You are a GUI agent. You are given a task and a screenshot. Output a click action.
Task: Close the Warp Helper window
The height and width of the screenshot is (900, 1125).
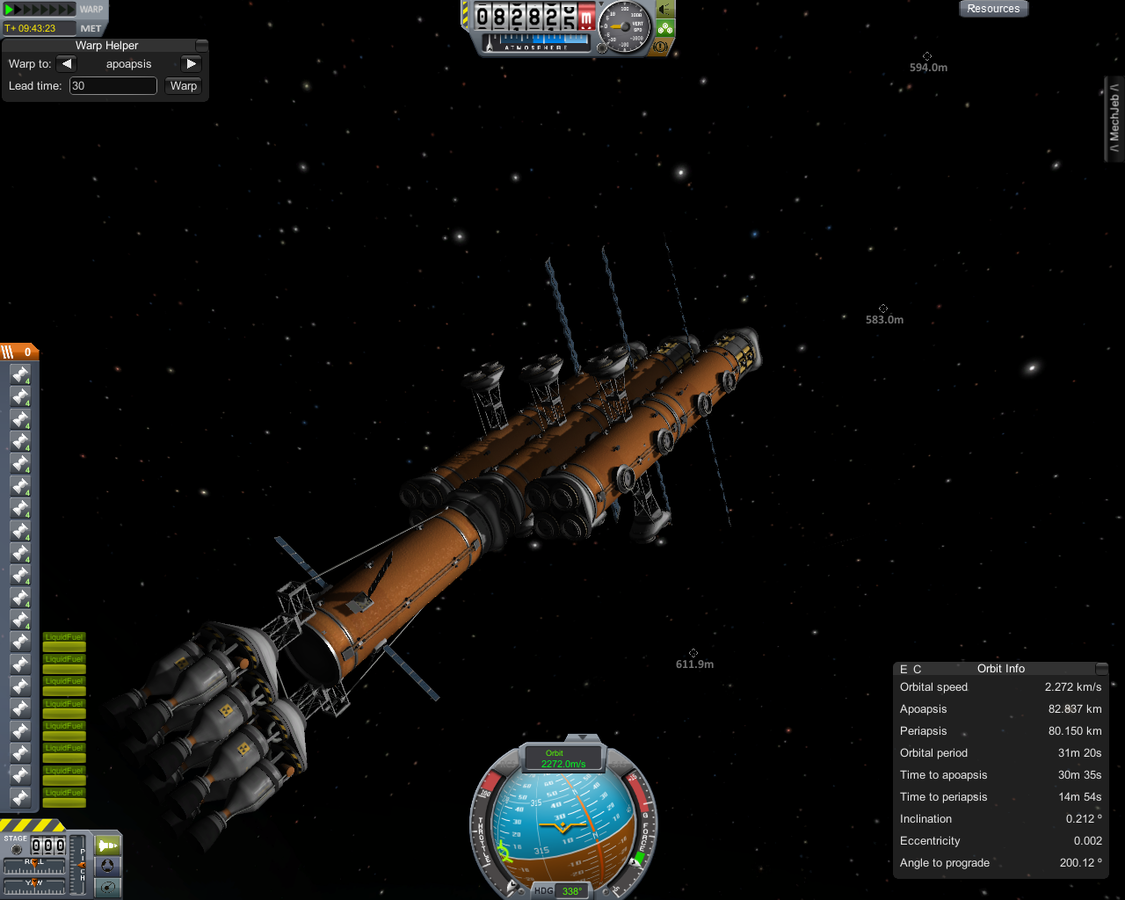pyautogui.click(x=202, y=45)
